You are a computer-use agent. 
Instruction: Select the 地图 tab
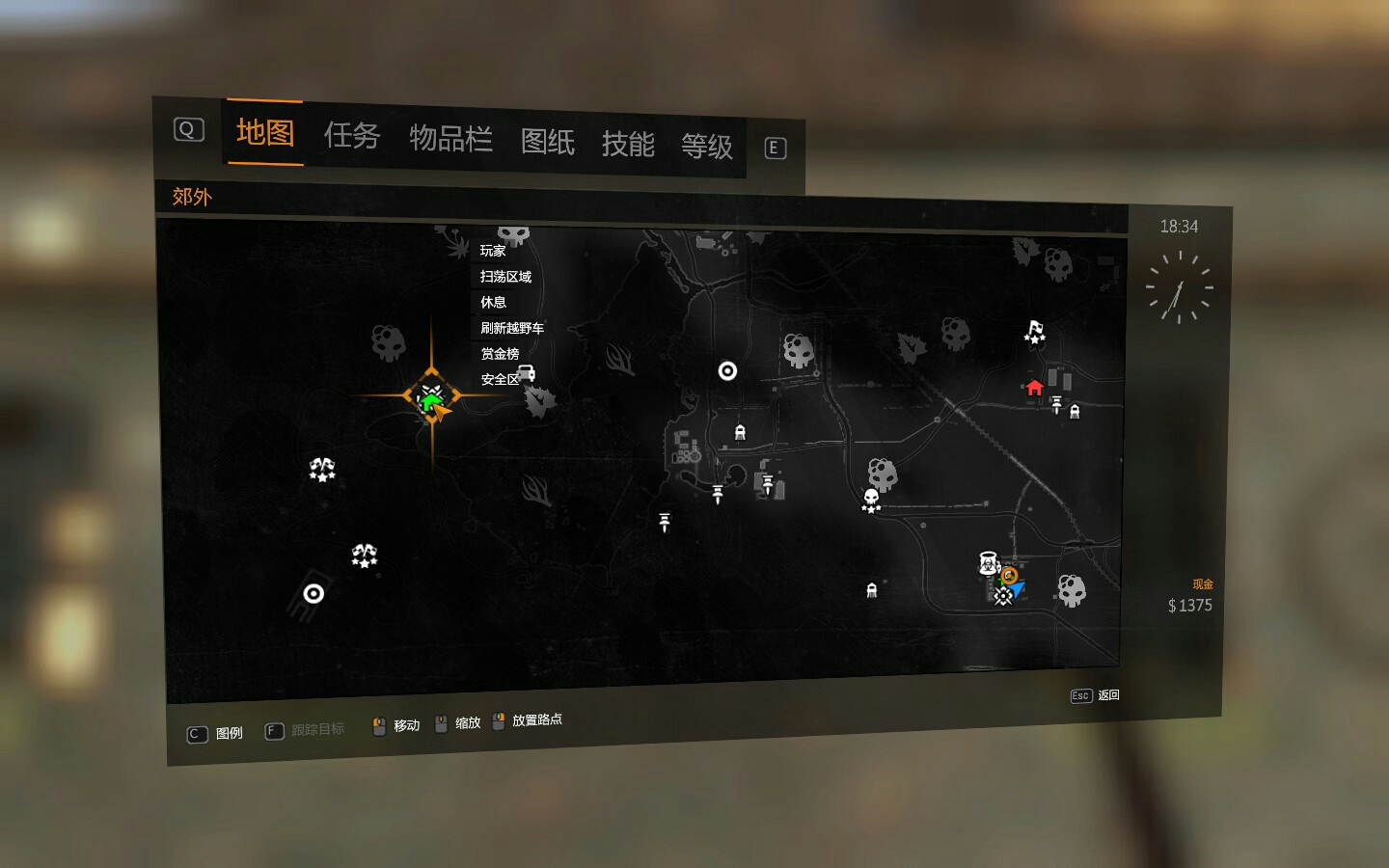[264, 132]
